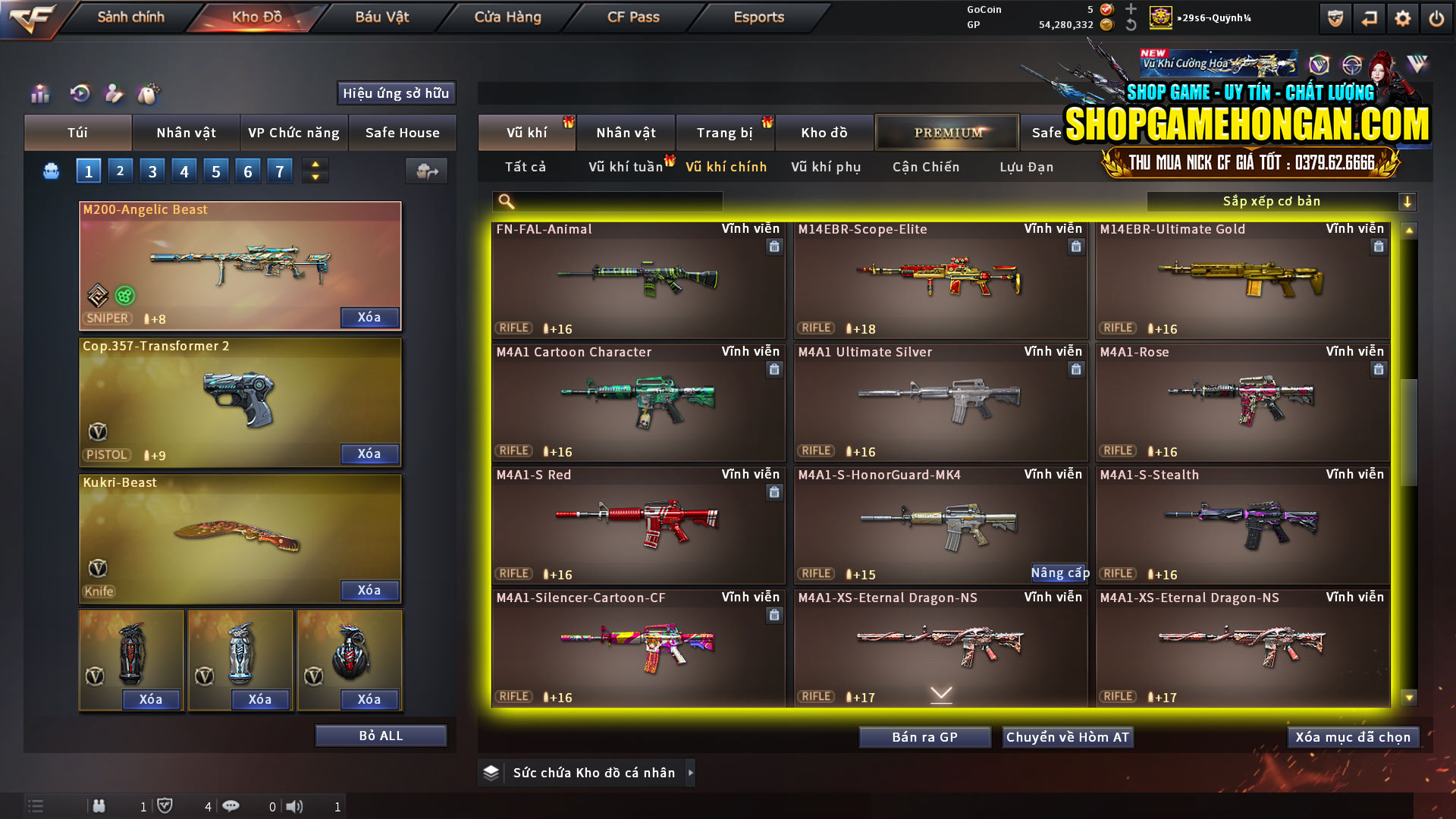Image resolution: width=1456 pixels, height=819 pixels.
Task: Delete FN-FAL-Animal using its trash icon
Action: point(774,246)
